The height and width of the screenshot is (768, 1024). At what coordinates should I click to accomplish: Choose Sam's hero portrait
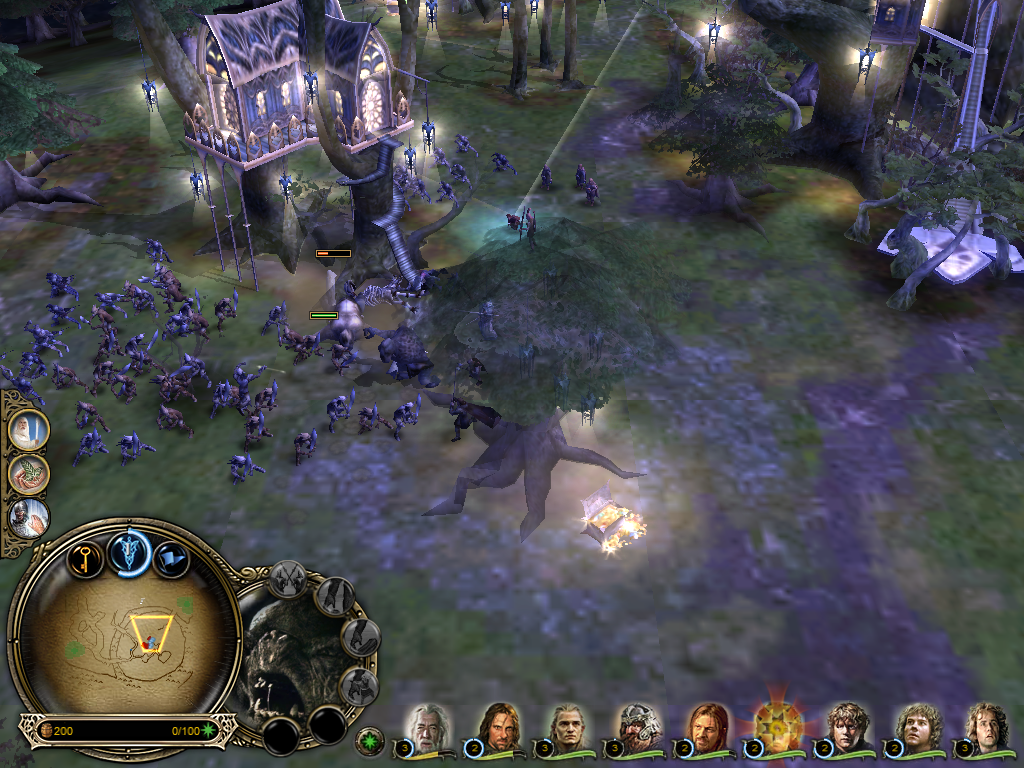(846, 728)
